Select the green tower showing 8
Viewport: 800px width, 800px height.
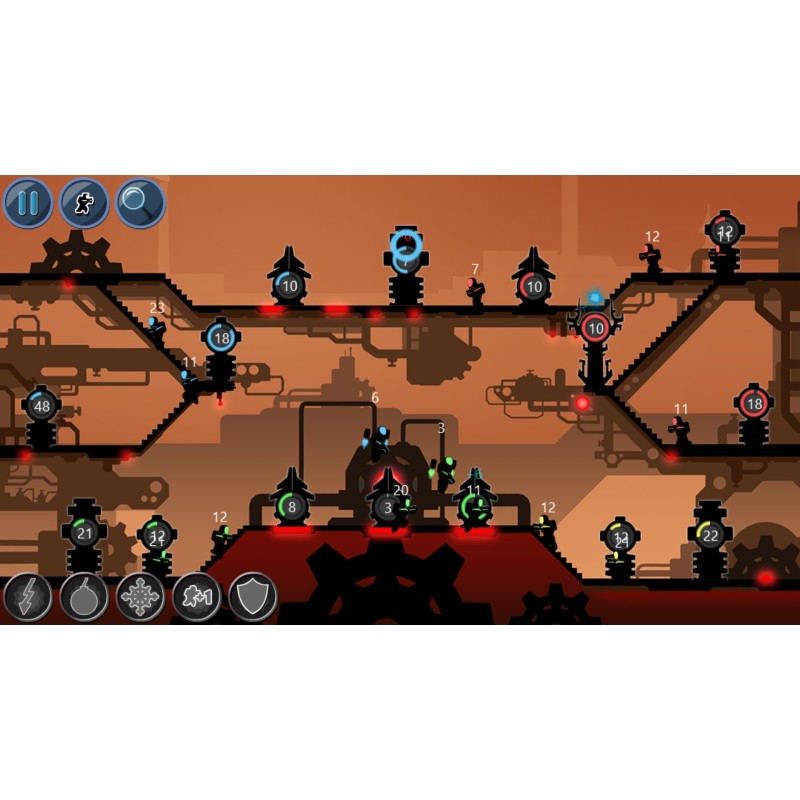pyautogui.click(x=292, y=507)
